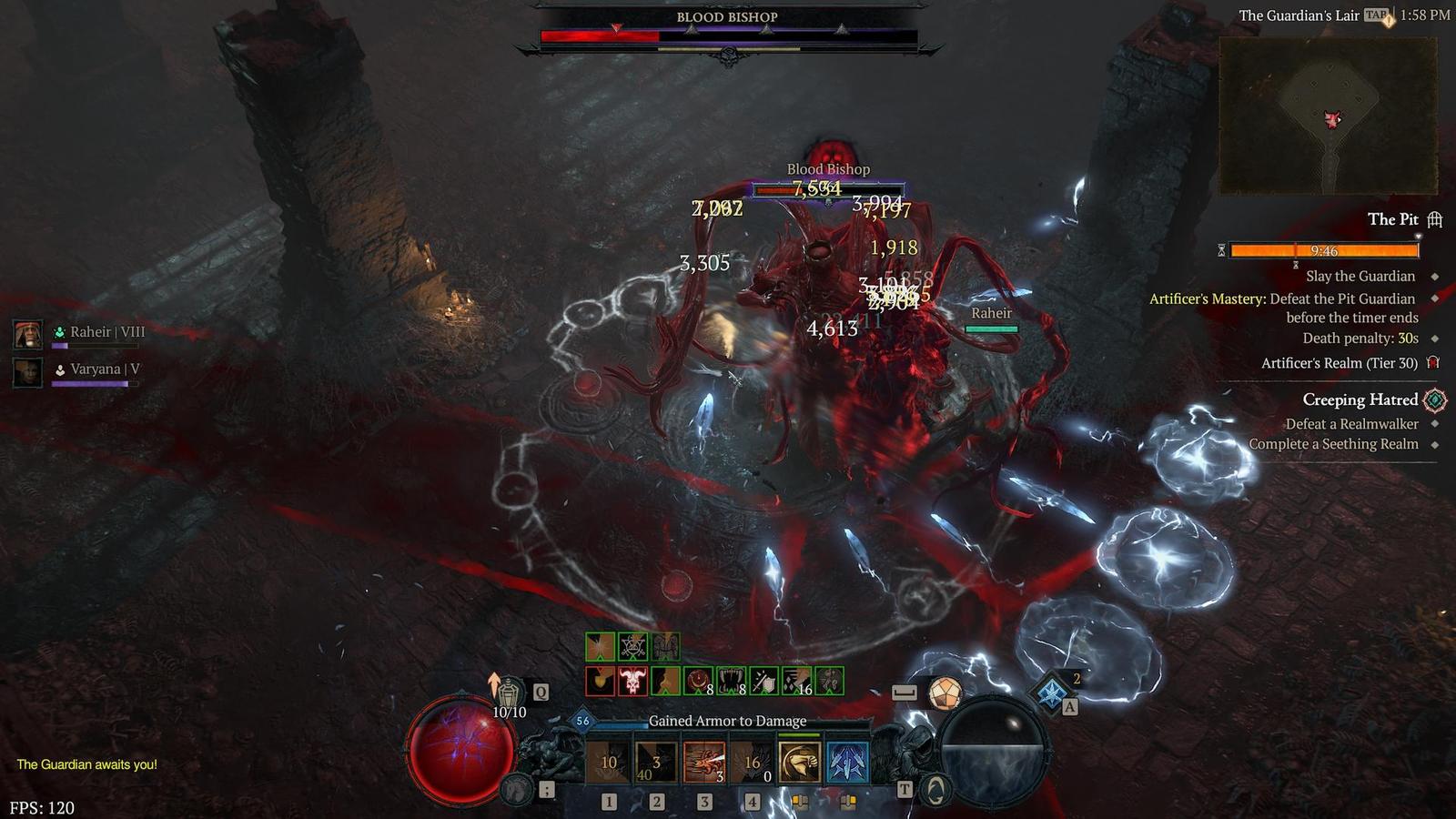The image size is (1456, 819).
Task: Click Varyana's mercenary portrait
Action: coord(28,371)
